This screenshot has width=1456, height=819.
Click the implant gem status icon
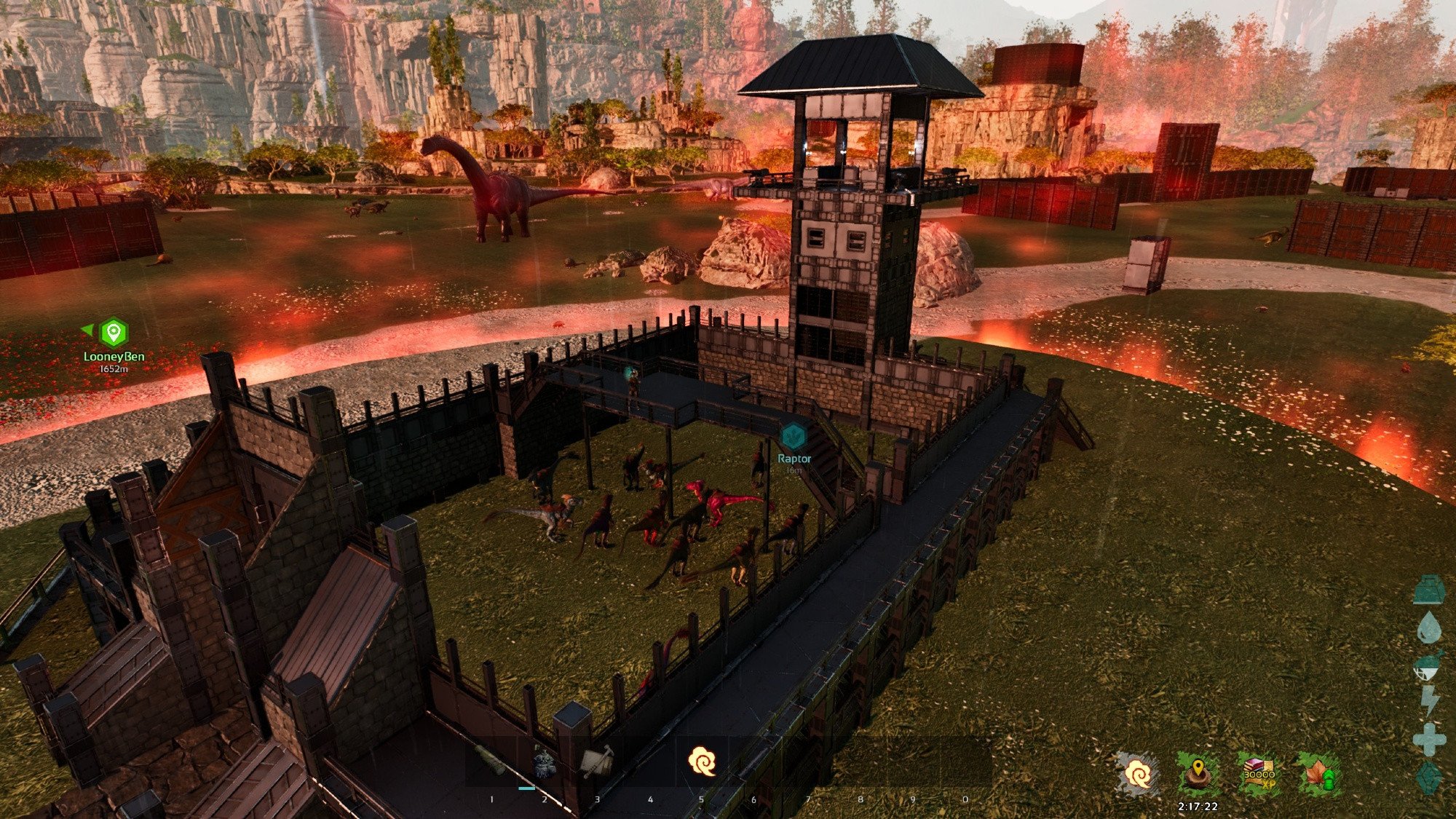point(1428,778)
